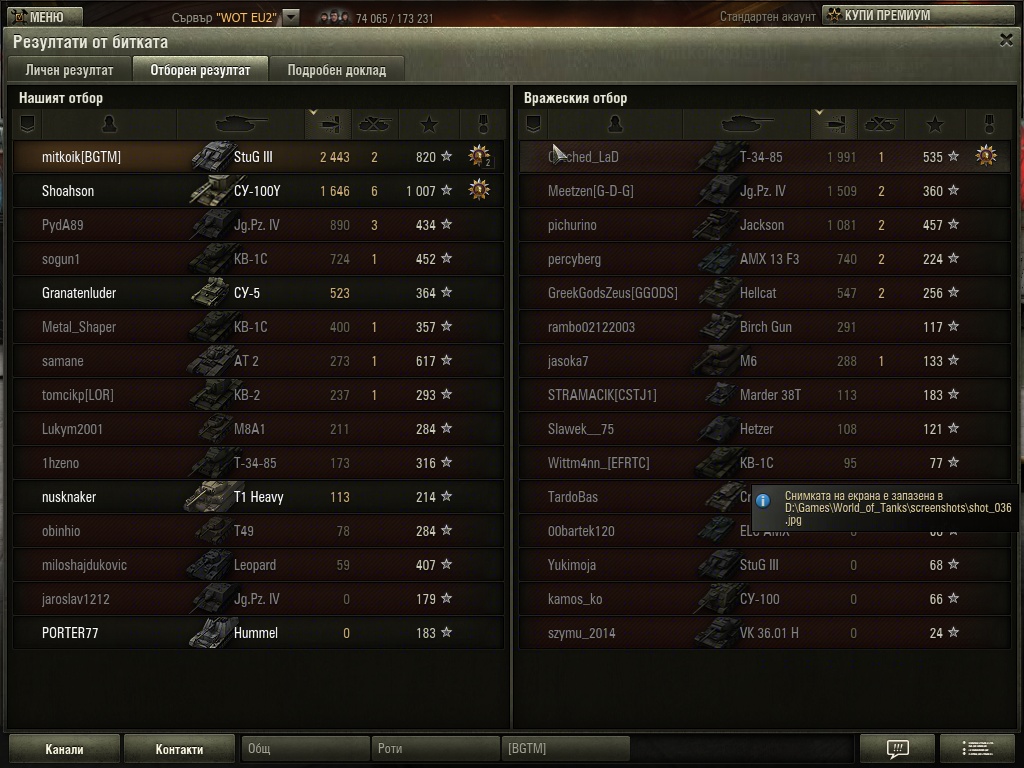Switch to the Роти channel tab
Screen dimensions: 1024x768
point(435,749)
